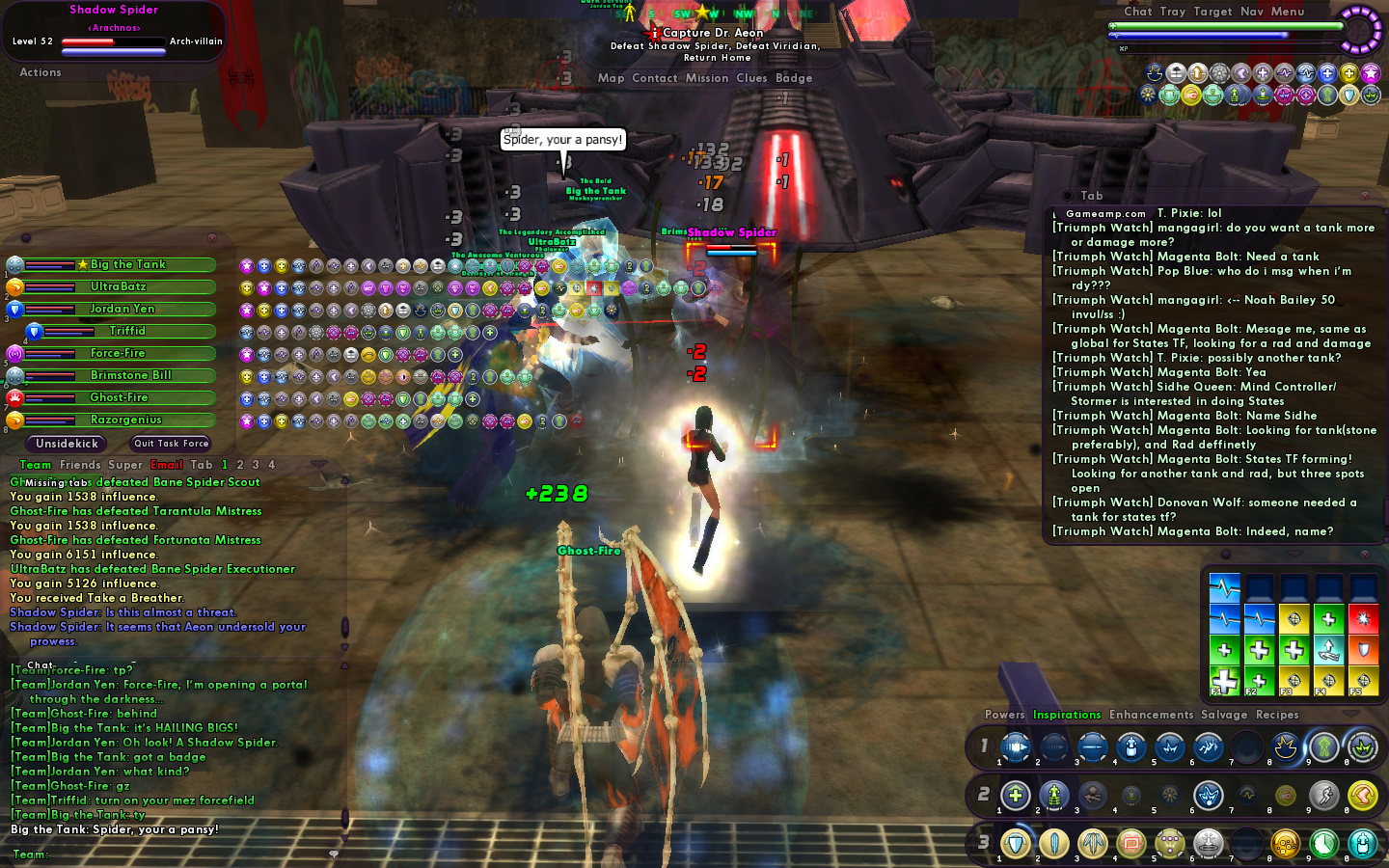1389x868 pixels.
Task: Show the Map from navigation bar
Action: click(611, 78)
